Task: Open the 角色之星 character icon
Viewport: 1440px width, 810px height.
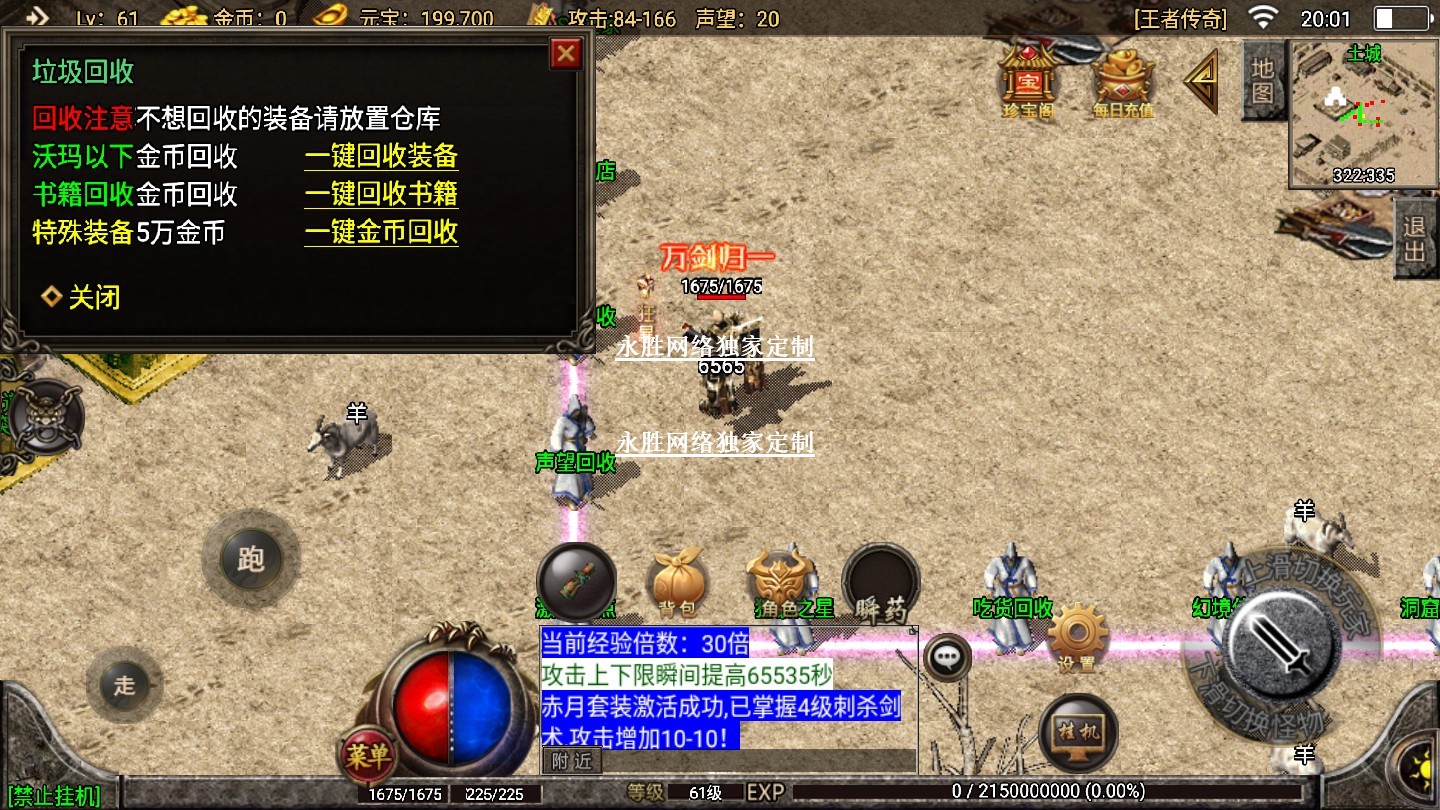Action: pyautogui.click(x=780, y=582)
